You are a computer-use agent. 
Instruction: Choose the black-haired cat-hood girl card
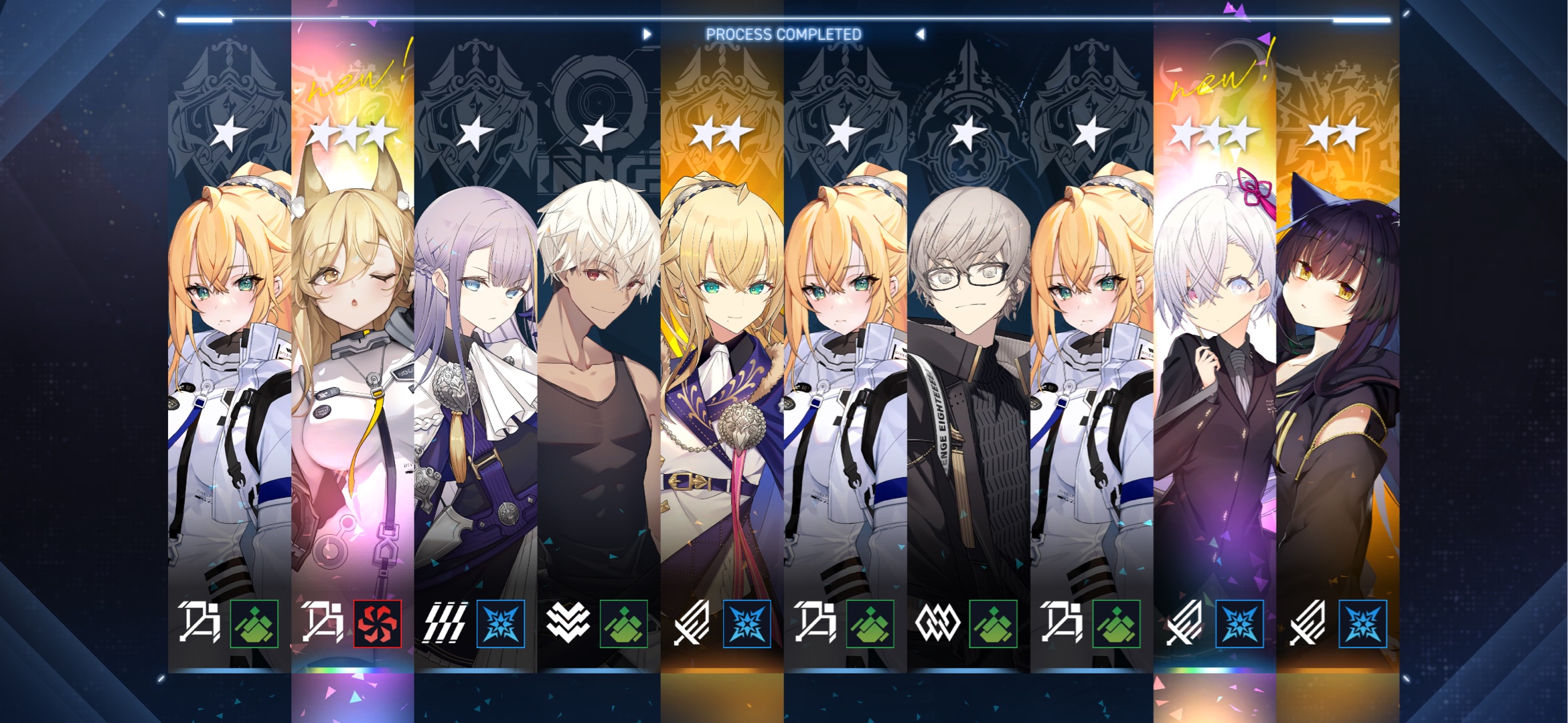(1338, 348)
